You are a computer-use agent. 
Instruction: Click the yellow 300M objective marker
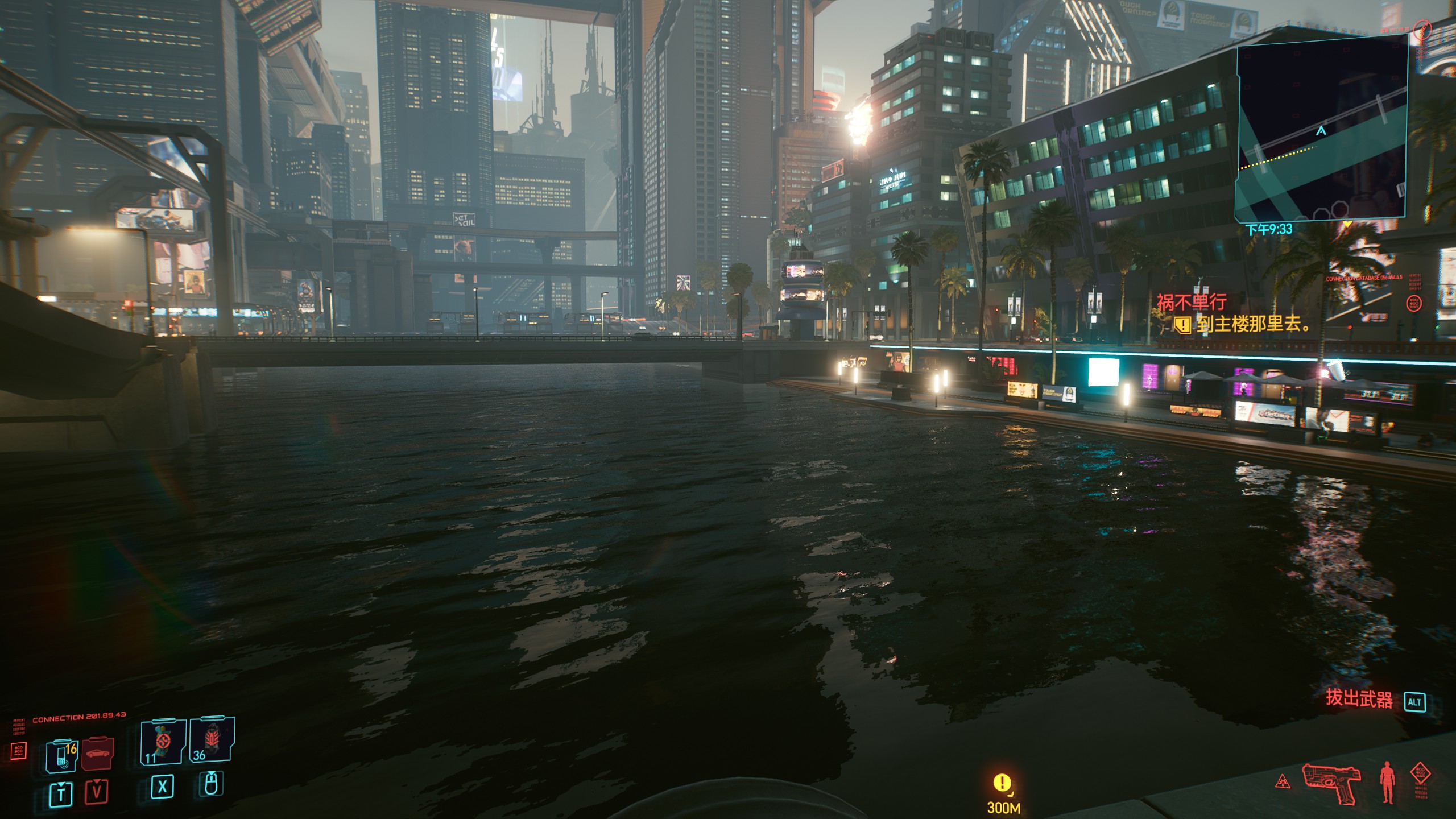pyautogui.click(x=1002, y=784)
